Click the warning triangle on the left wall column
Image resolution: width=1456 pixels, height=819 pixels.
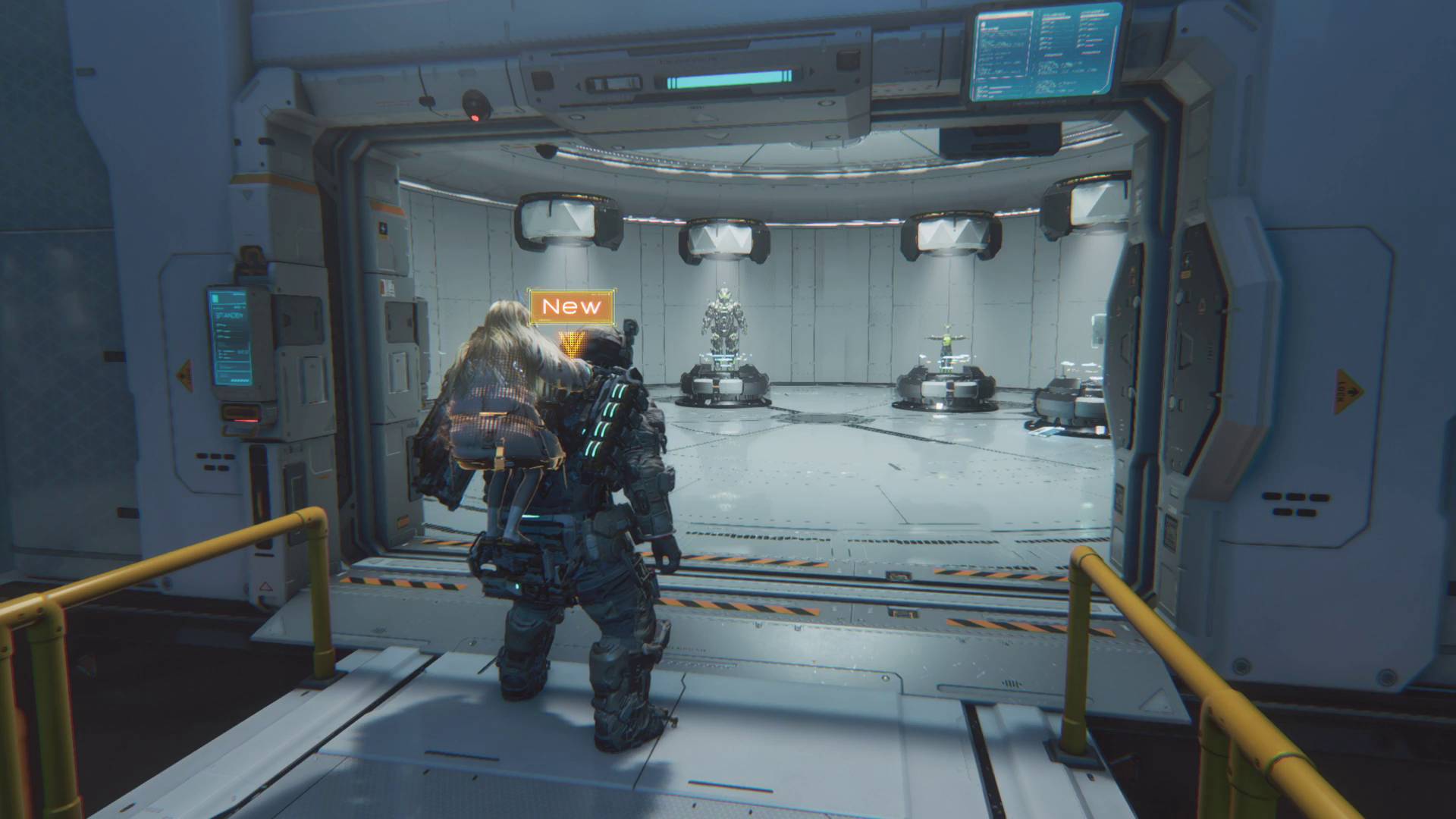(x=184, y=375)
